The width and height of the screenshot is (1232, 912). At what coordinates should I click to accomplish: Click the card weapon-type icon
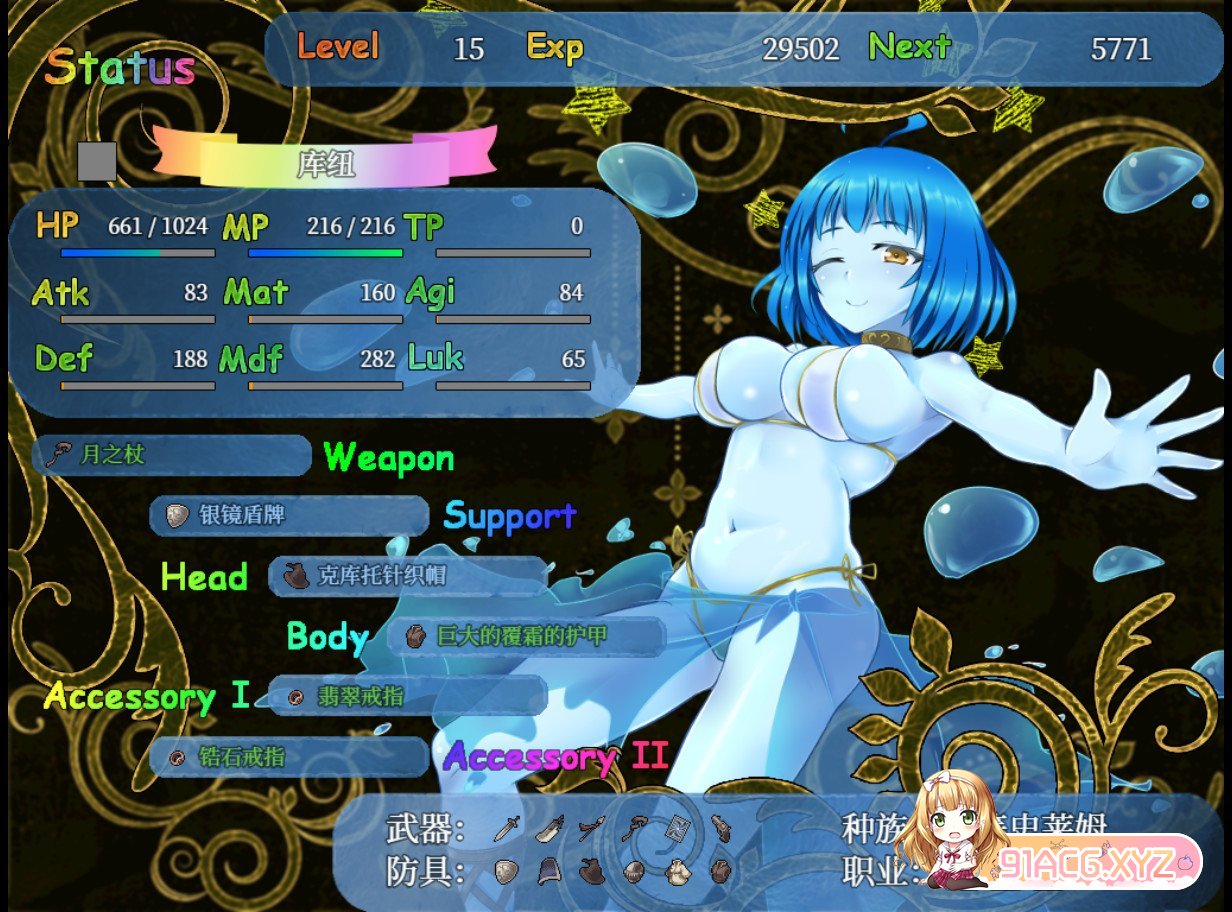click(679, 828)
